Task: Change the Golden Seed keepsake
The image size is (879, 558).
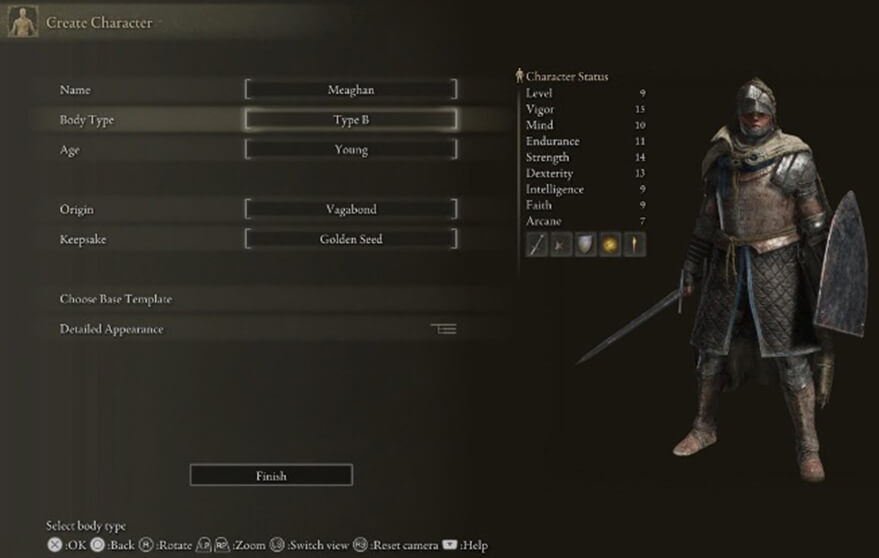Action: tap(351, 240)
